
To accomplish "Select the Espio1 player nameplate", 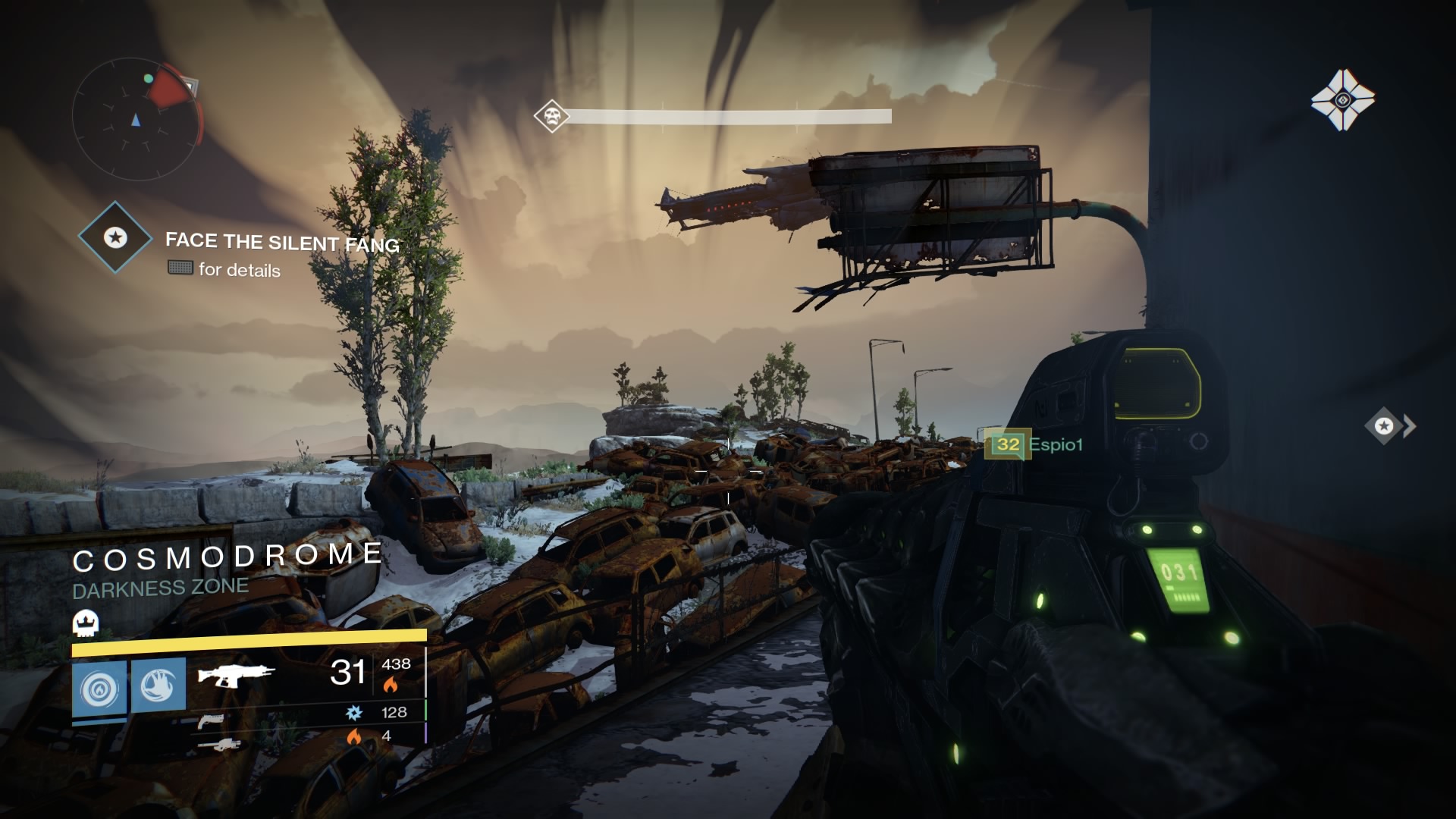I will [x=1056, y=444].
